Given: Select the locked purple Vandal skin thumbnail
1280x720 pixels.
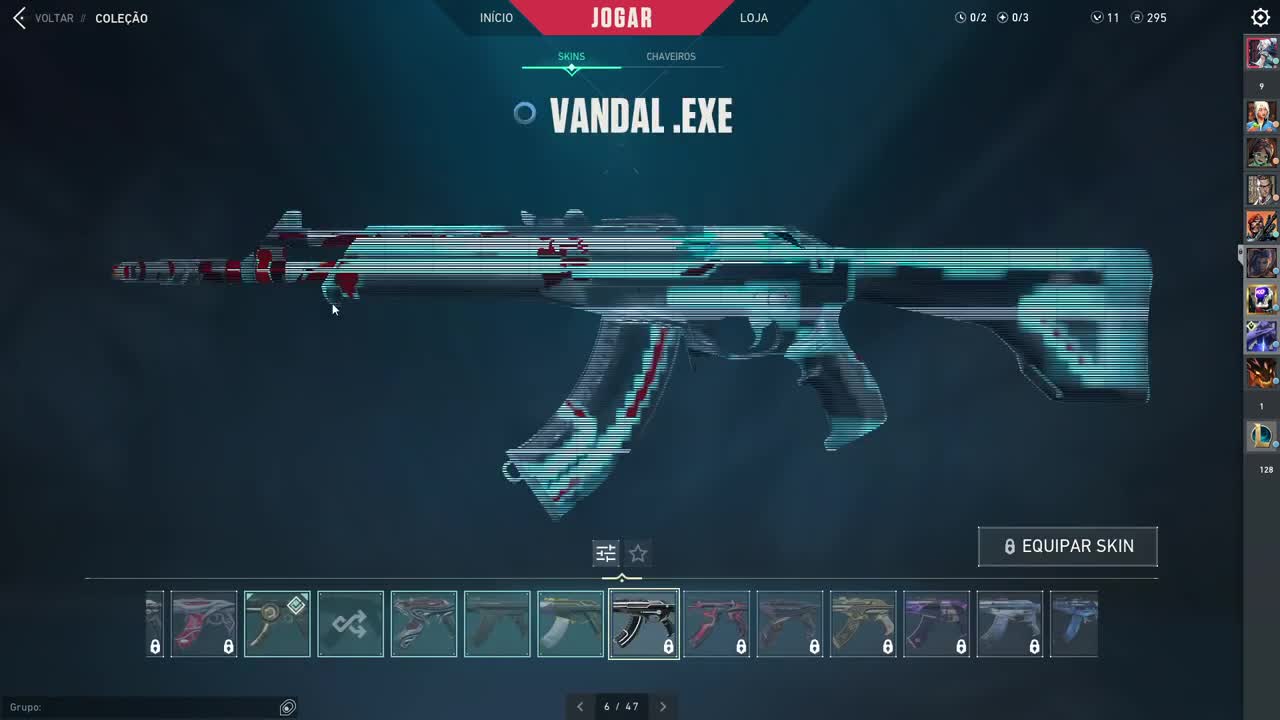Looking at the screenshot, I should click(x=936, y=624).
